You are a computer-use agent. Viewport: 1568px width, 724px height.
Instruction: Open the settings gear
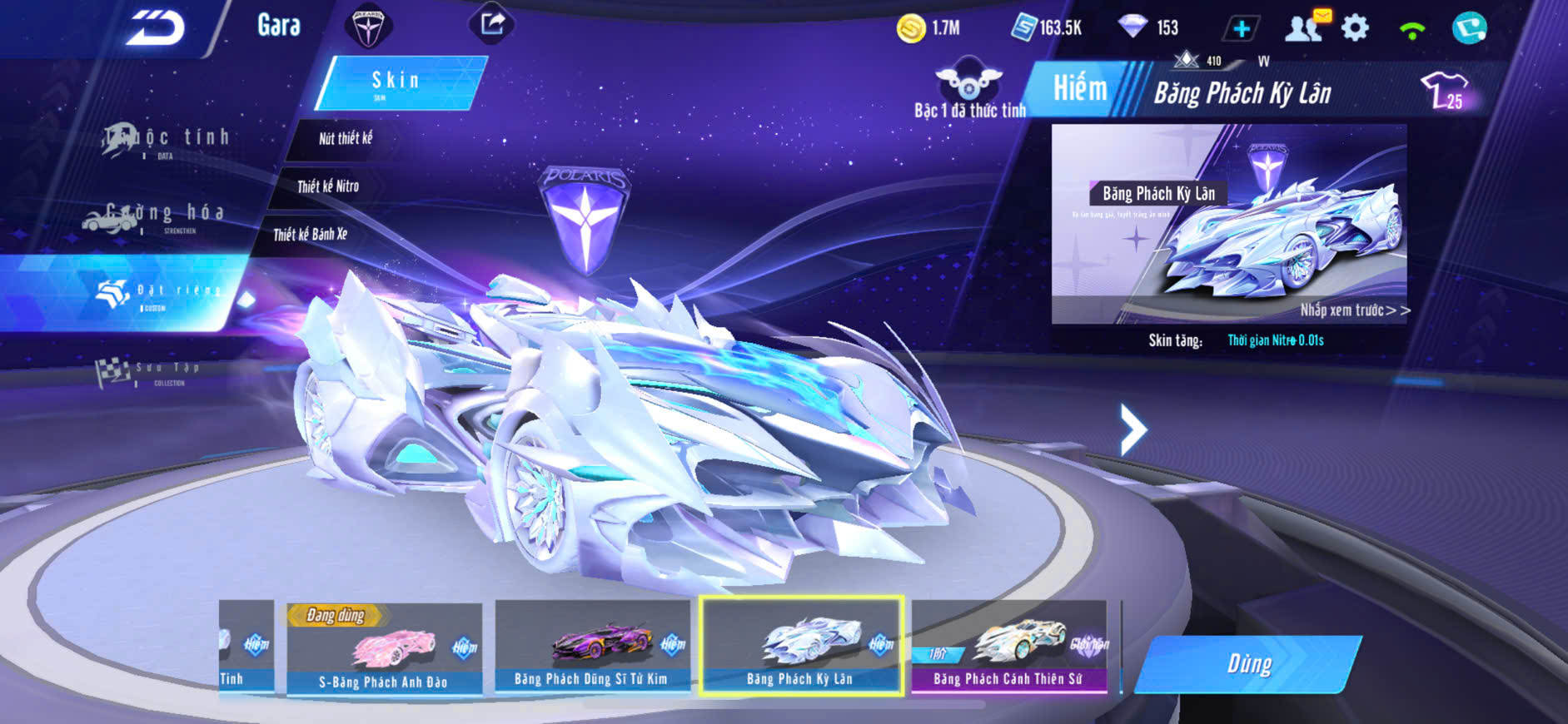[1355, 28]
